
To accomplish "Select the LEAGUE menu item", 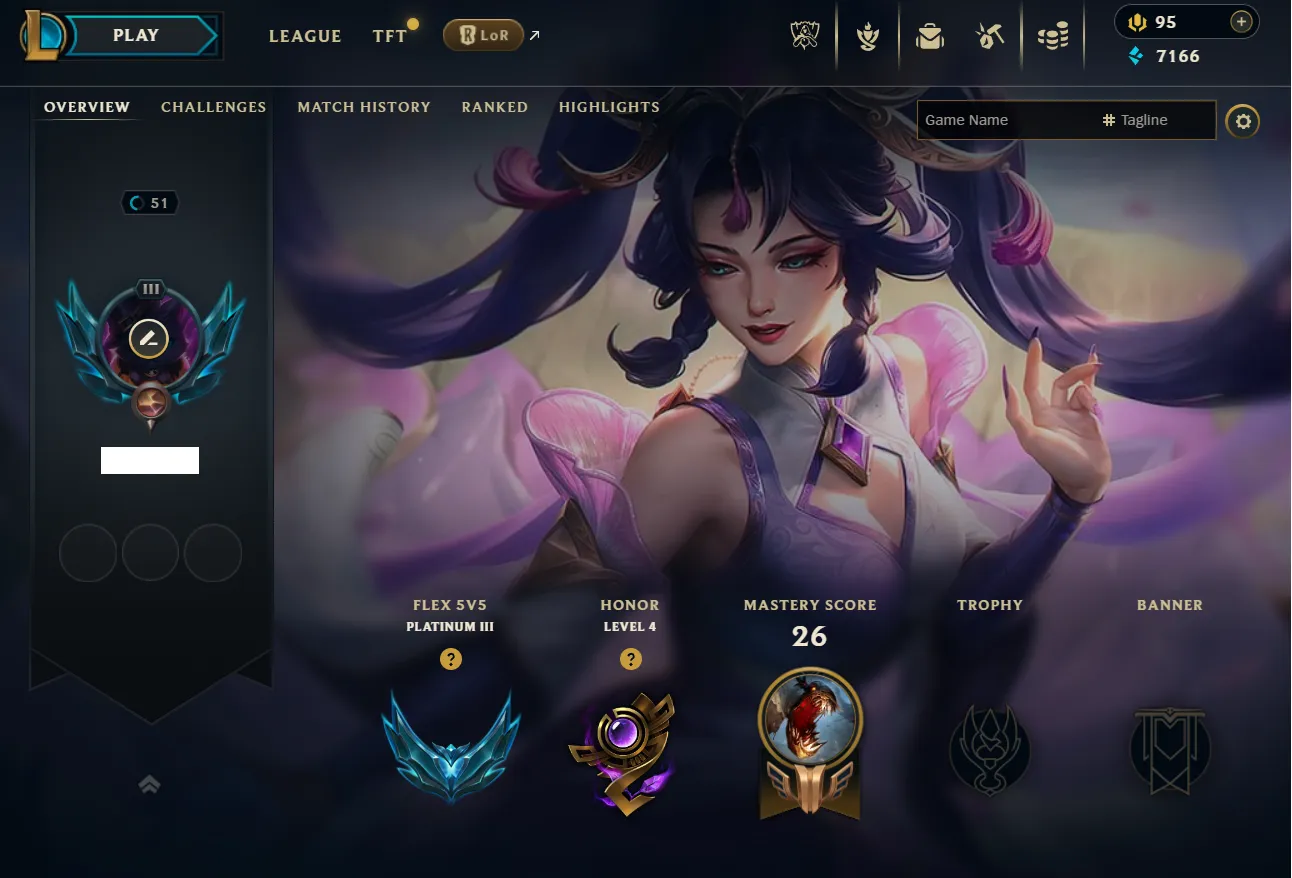I will pyautogui.click(x=305, y=36).
